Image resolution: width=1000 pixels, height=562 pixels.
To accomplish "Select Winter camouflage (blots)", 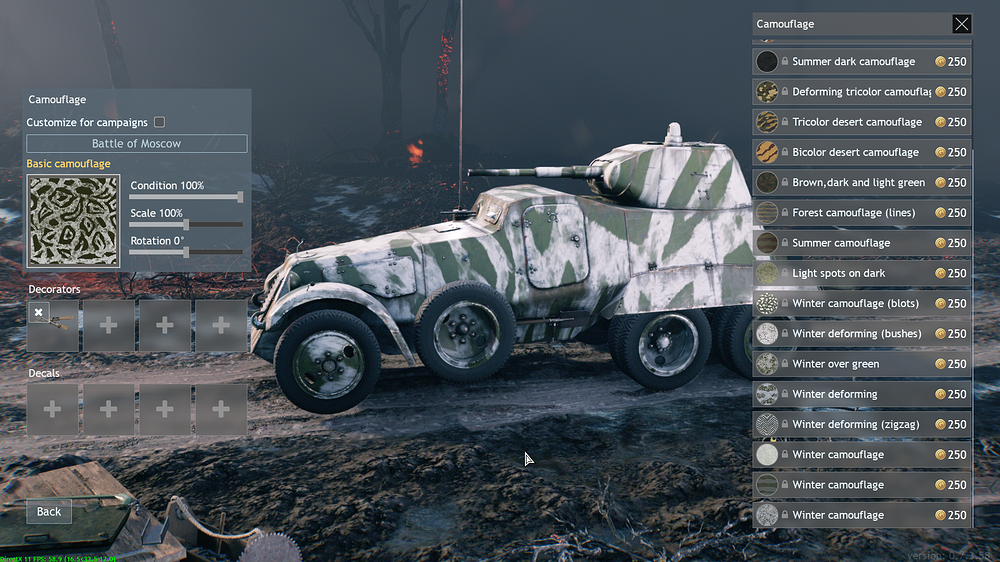I will coord(855,303).
